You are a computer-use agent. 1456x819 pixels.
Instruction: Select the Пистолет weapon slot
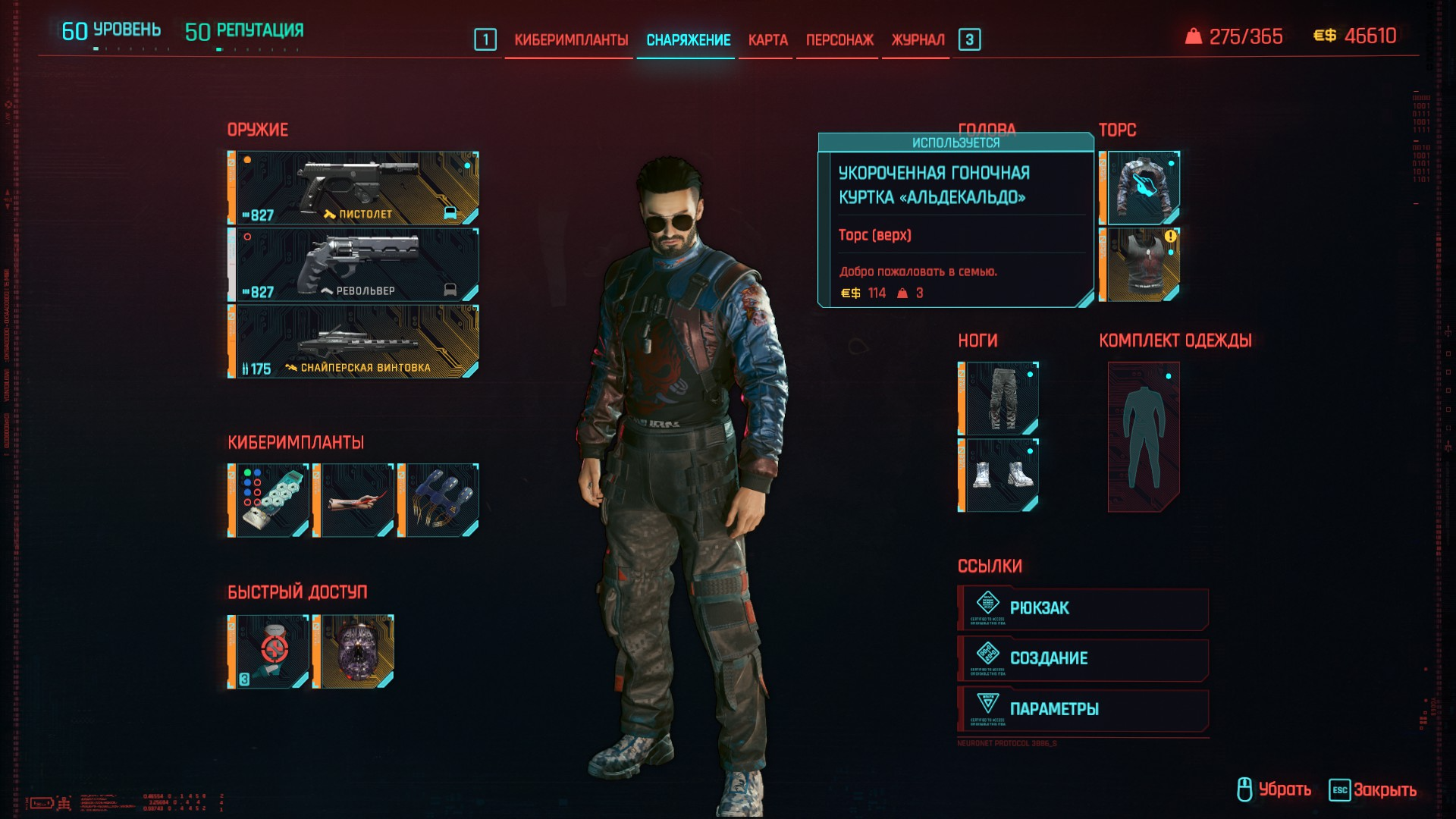[x=353, y=188]
